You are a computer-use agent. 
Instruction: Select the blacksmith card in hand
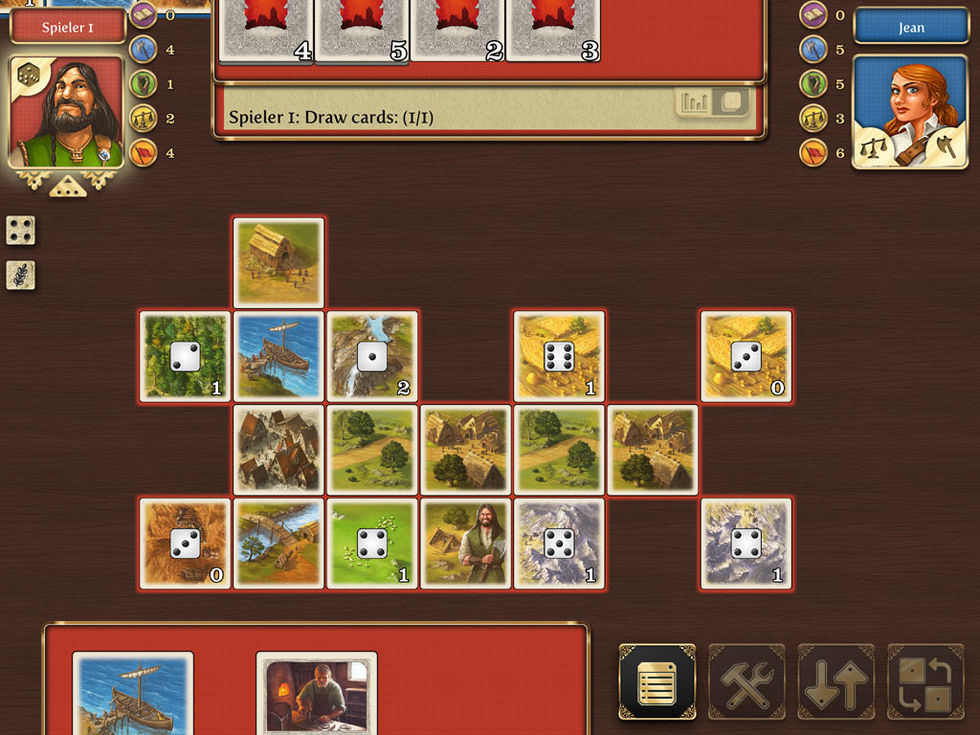[x=316, y=694]
